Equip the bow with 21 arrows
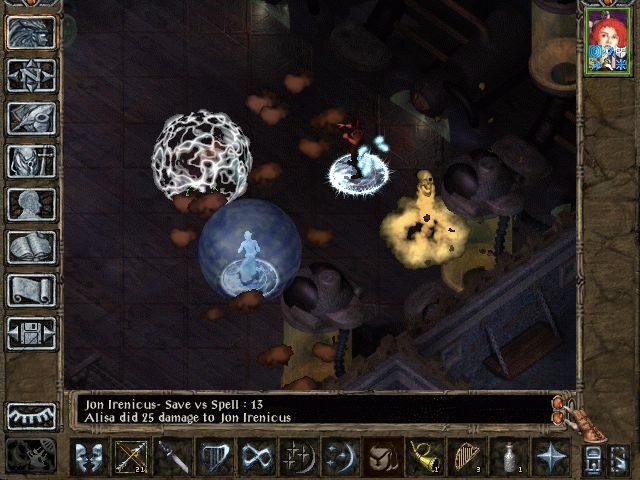 pos(132,457)
